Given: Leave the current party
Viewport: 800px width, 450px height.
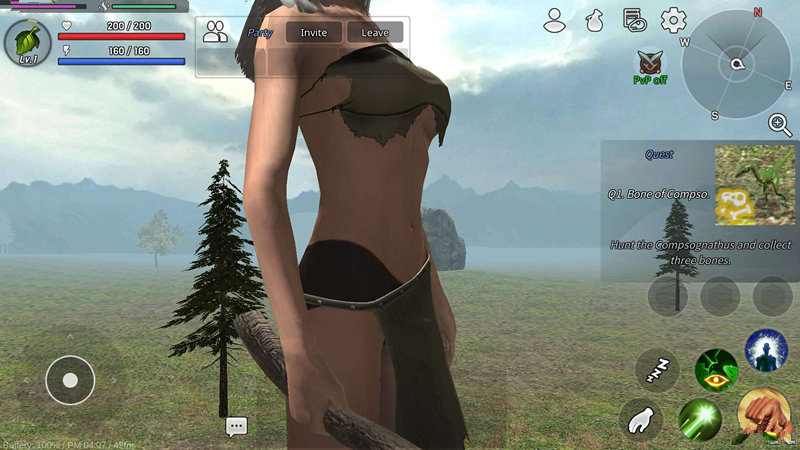Looking at the screenshot, I should coord(375,33).
